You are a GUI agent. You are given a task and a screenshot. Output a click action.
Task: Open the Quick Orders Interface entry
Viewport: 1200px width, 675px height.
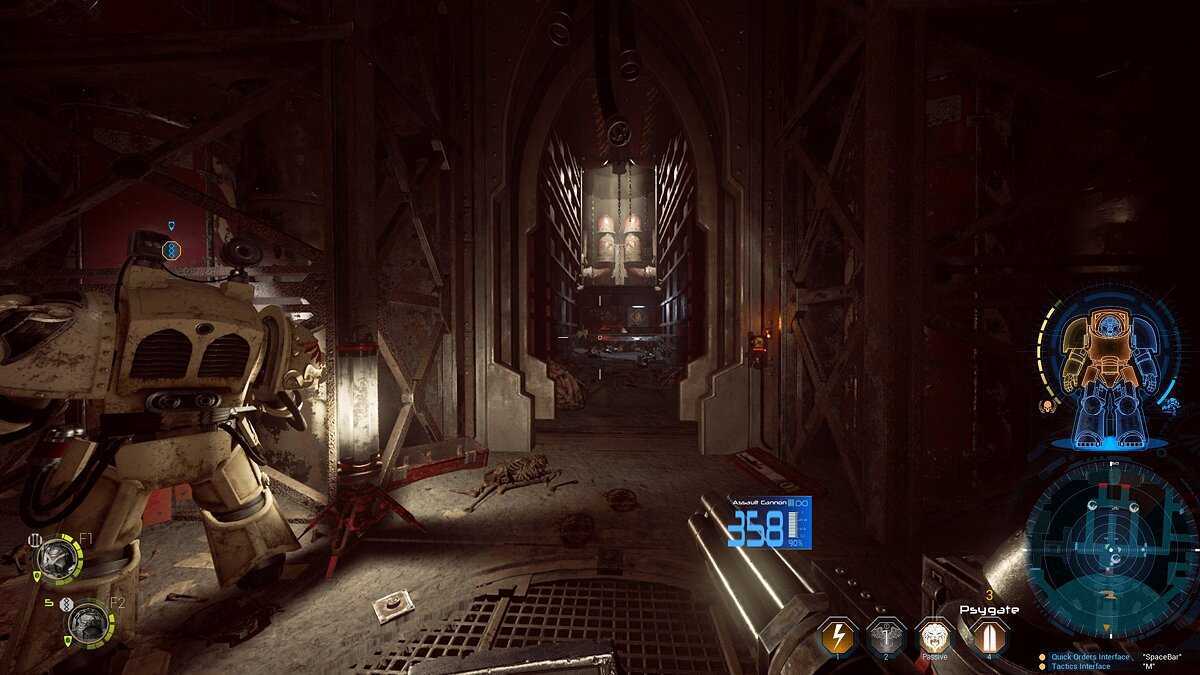(x=1089, y=657)
